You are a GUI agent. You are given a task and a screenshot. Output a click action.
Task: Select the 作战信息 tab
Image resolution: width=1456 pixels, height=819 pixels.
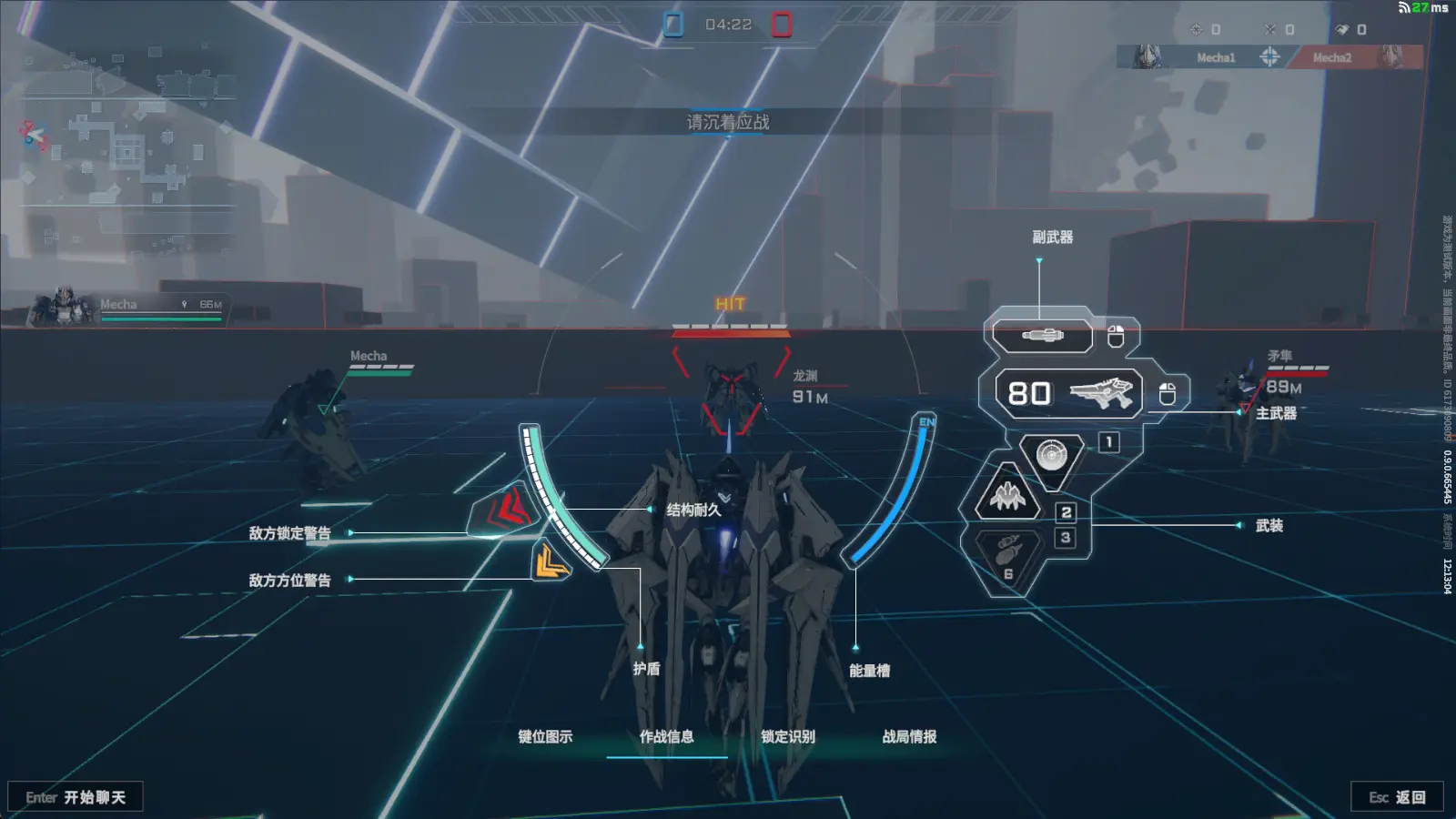(666, 737)
